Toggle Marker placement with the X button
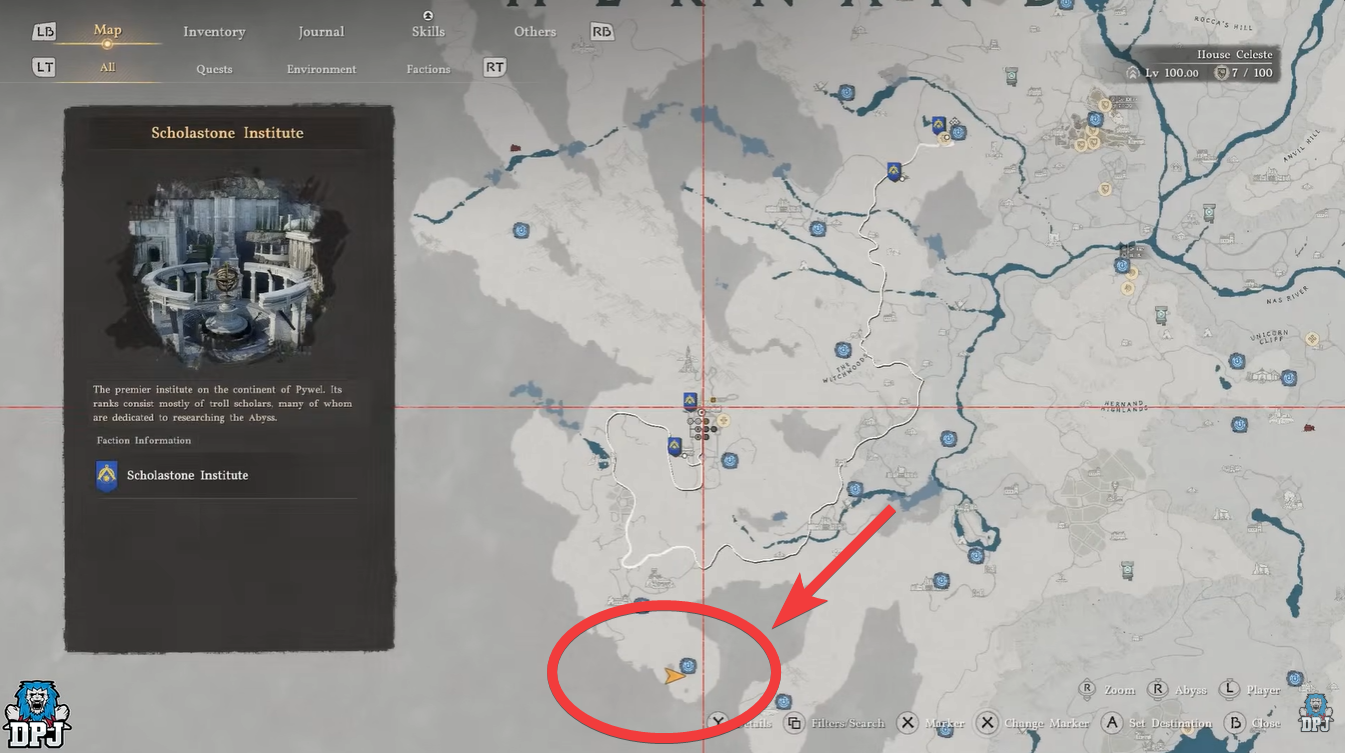The height and width of the screenshot is (753, 1345). (907, 722)
